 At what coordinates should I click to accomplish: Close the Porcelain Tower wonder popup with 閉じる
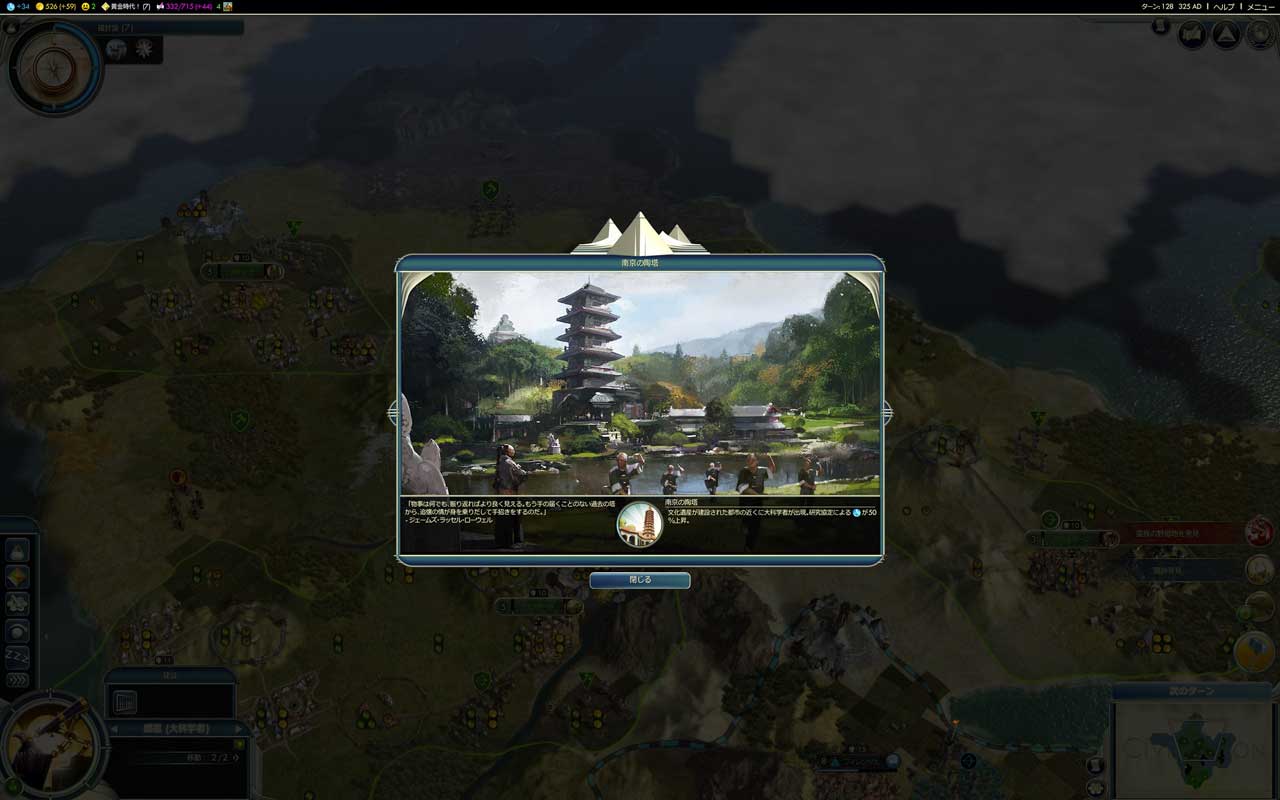click(x=639, y=580)
